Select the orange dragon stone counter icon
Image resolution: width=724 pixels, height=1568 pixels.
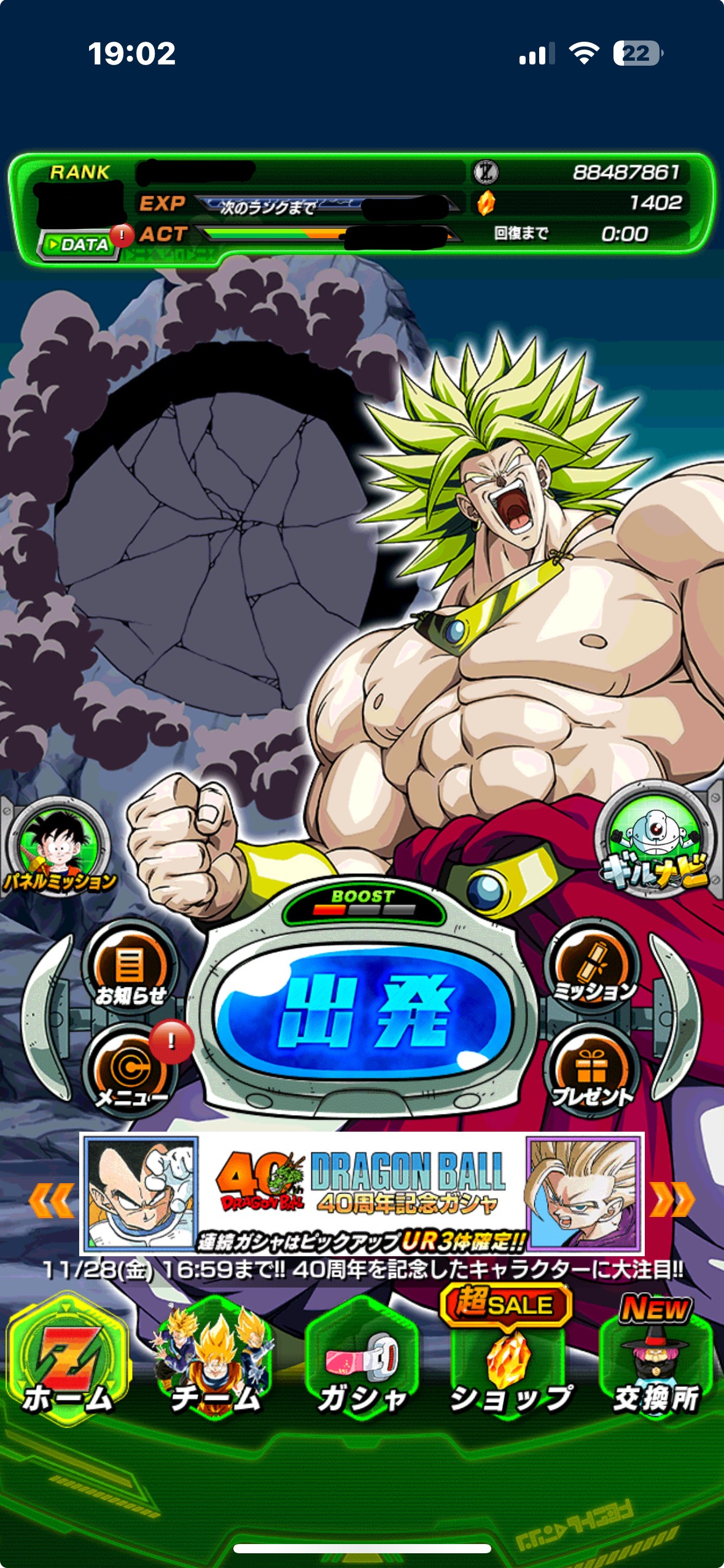485,203
